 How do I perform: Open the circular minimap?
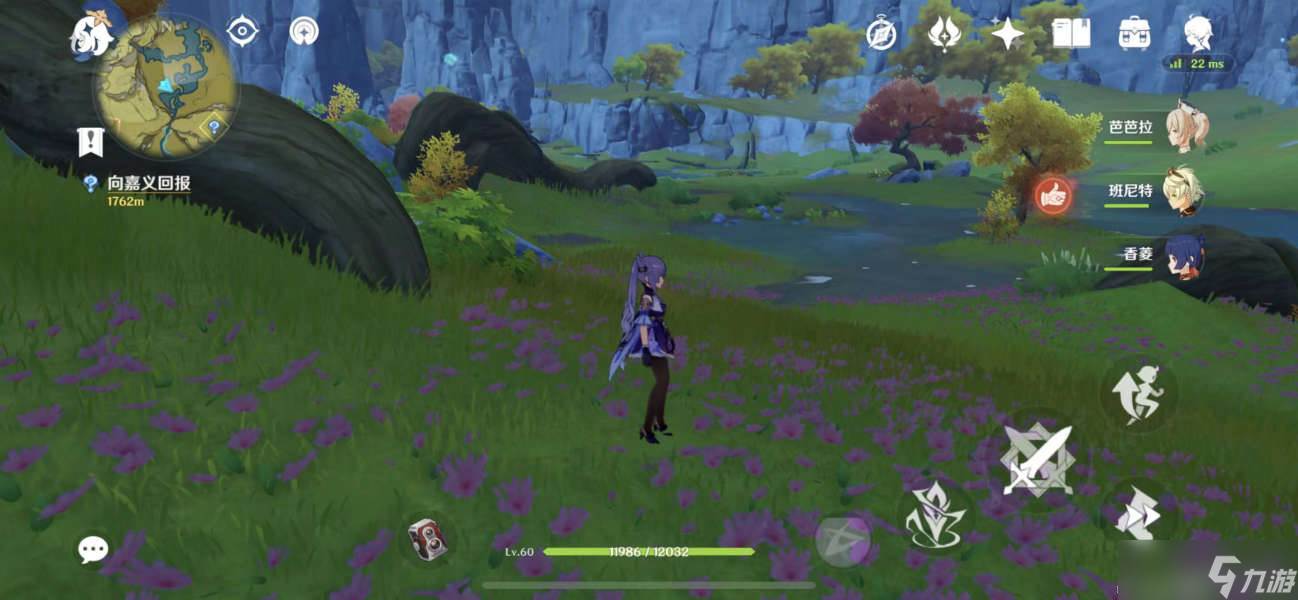click(x=166, y=86)
